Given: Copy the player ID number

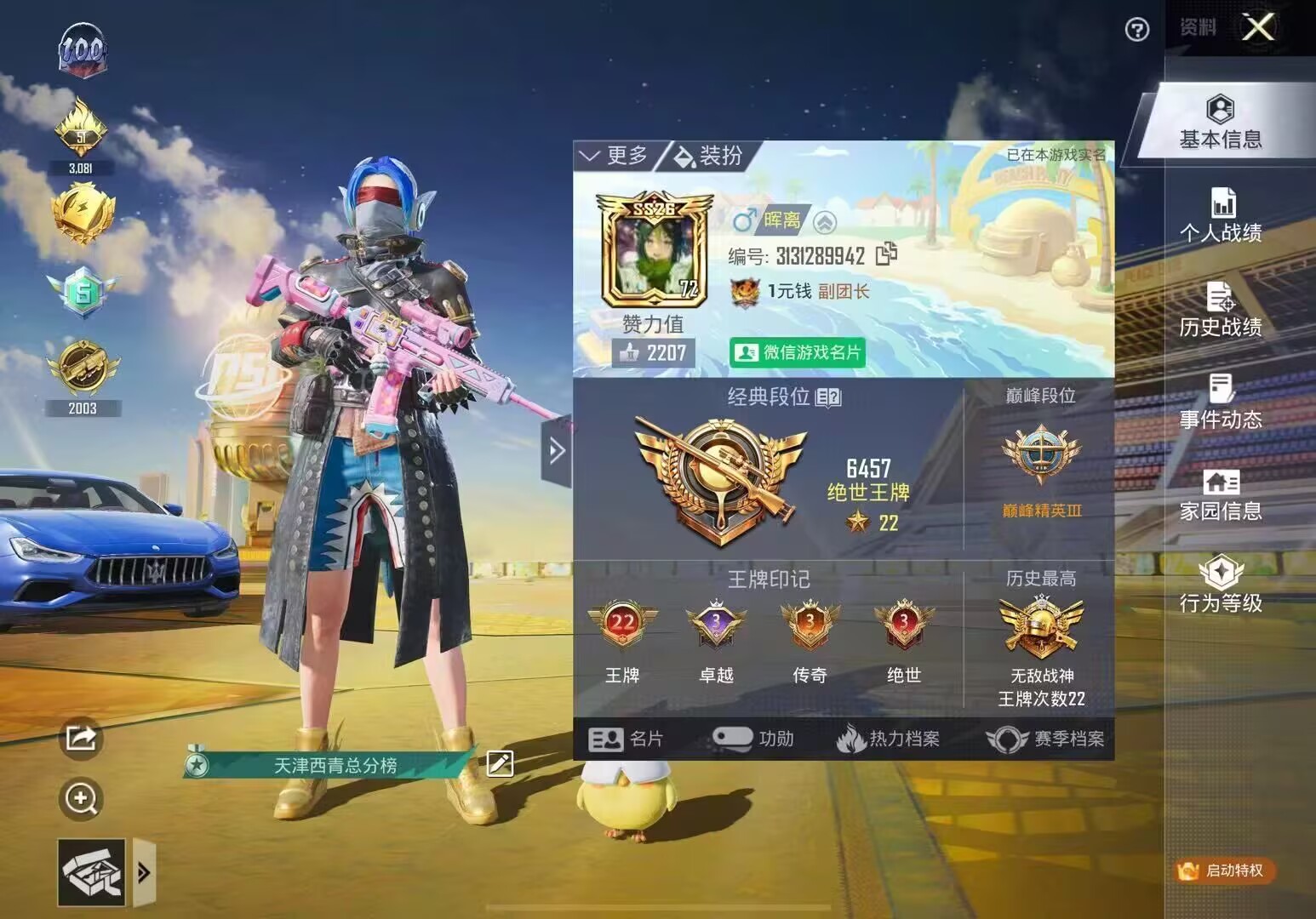Looking at the screenshot, I should [x=886, y=254].
